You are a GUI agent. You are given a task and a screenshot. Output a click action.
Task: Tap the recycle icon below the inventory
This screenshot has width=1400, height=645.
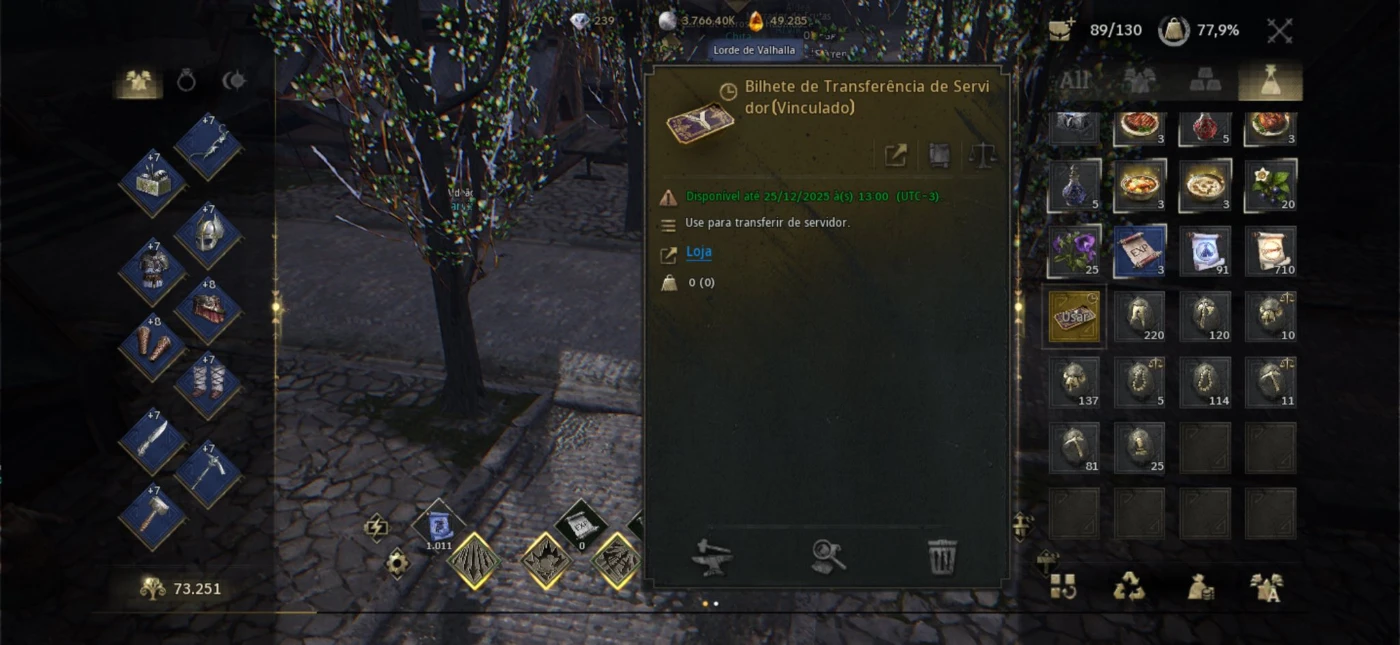tap(1129, 587)
